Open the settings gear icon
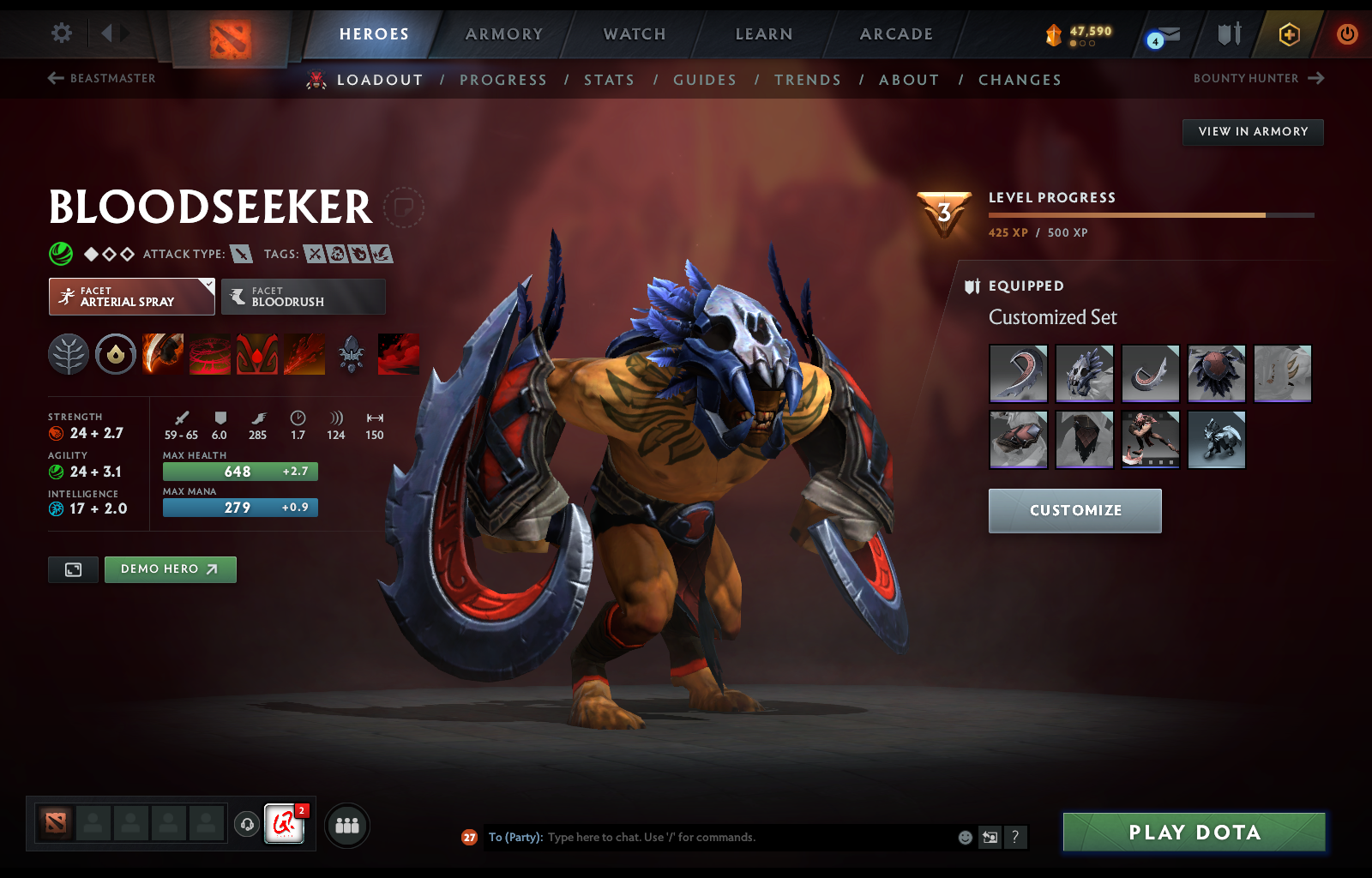1372x878 pixels. click(60, 32)
